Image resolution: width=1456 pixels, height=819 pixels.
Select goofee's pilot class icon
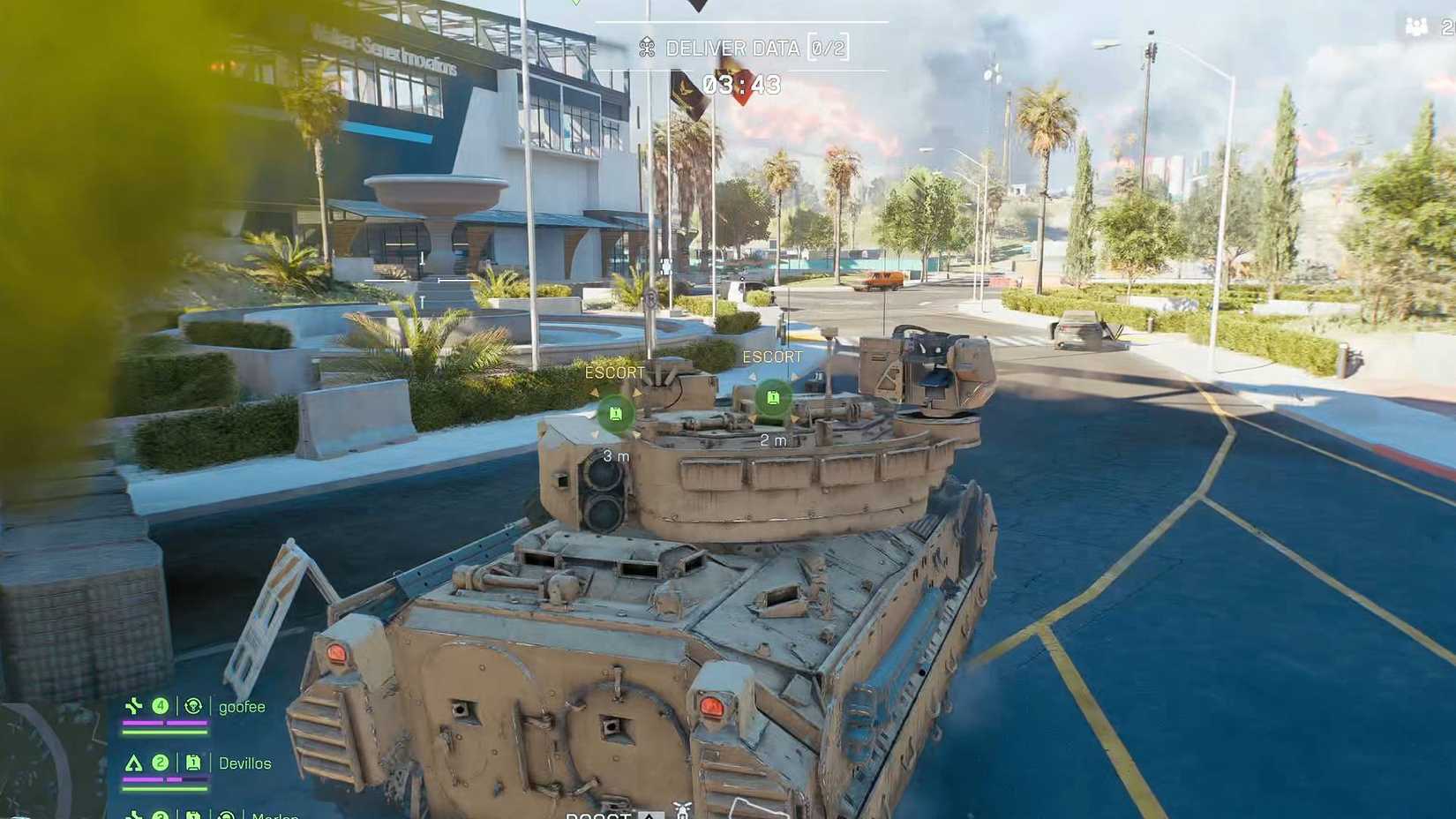(134, 706)
